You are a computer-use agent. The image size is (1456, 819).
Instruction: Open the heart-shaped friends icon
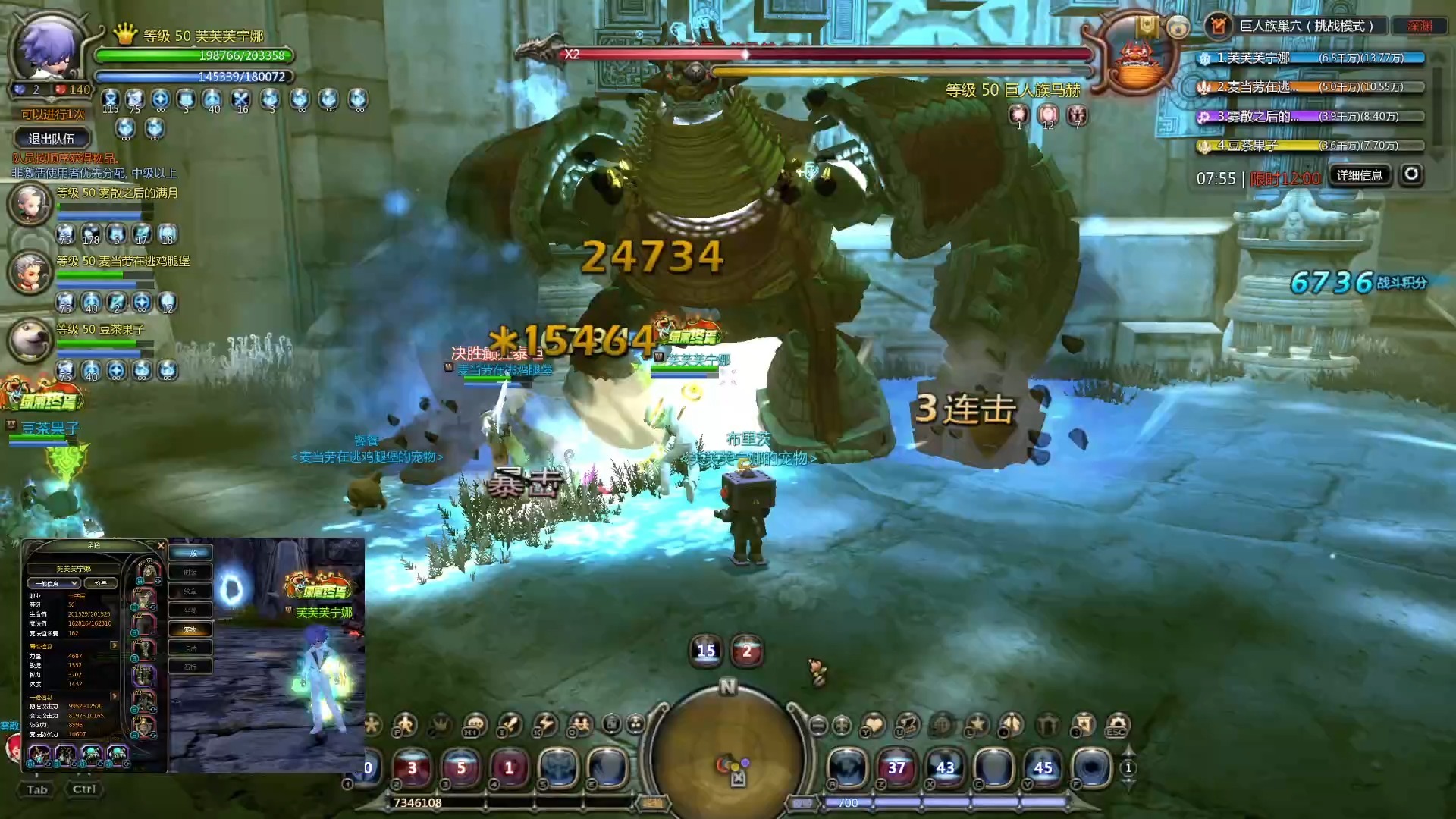(x=874, y=725)
